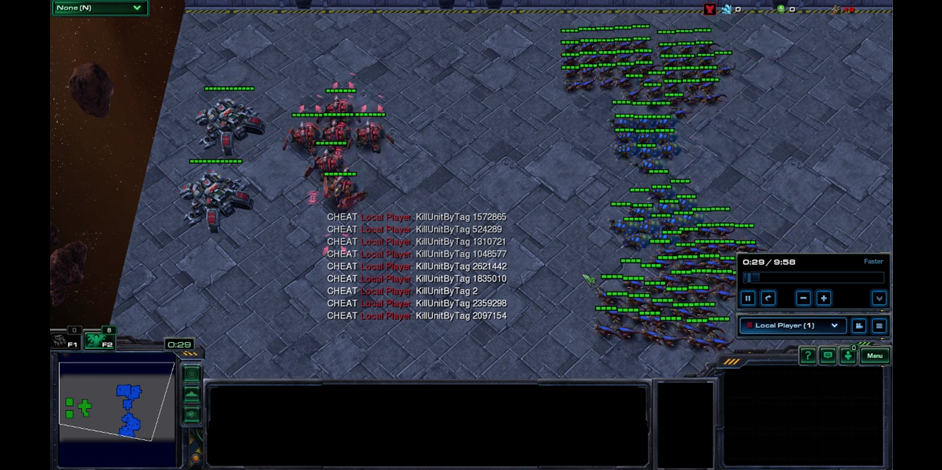942x470 pixels.
Task: Rewind the replay with the back arrow
Action: [x=768, y=298]
